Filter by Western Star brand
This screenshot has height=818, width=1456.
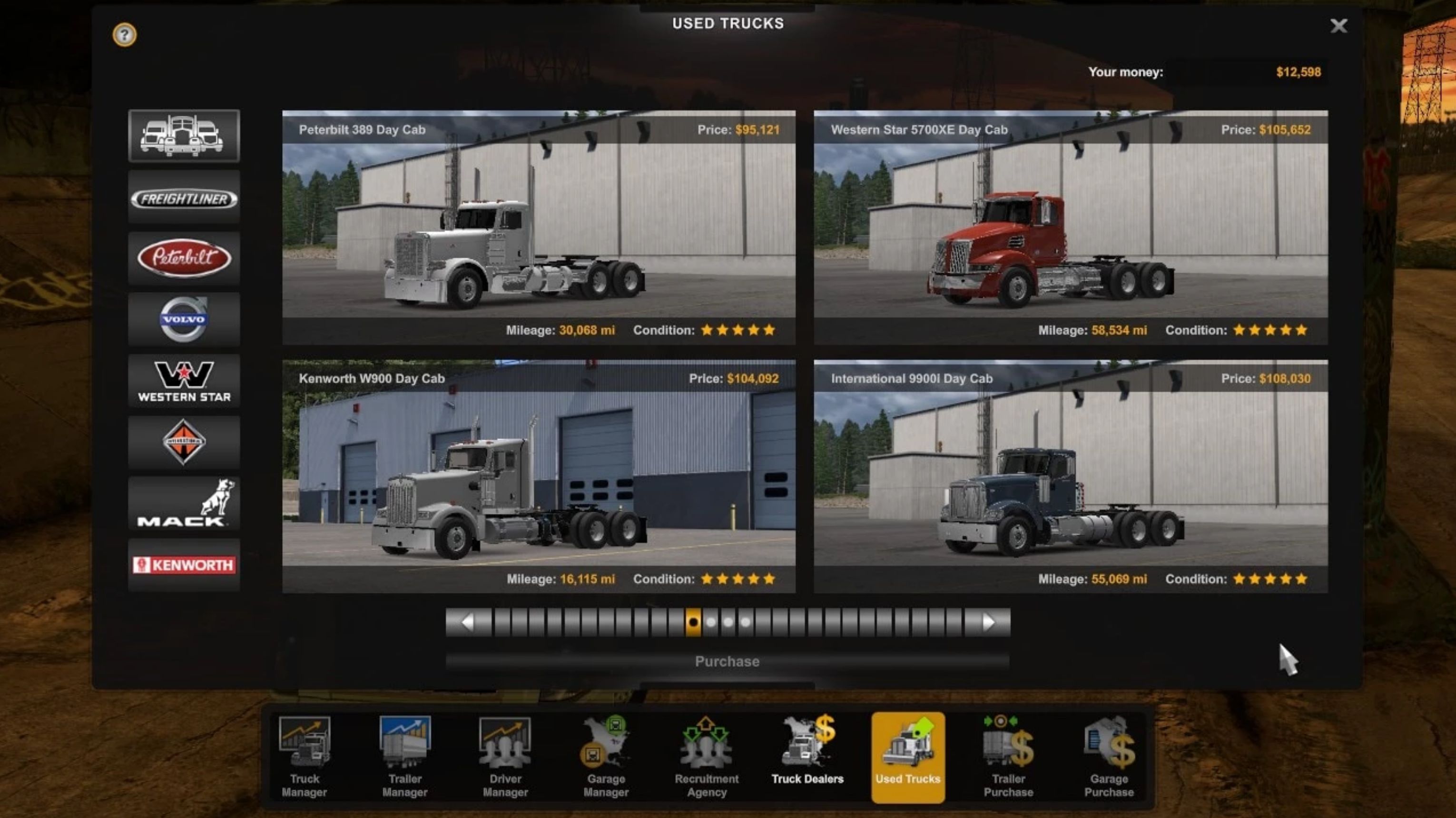(184, 381)
